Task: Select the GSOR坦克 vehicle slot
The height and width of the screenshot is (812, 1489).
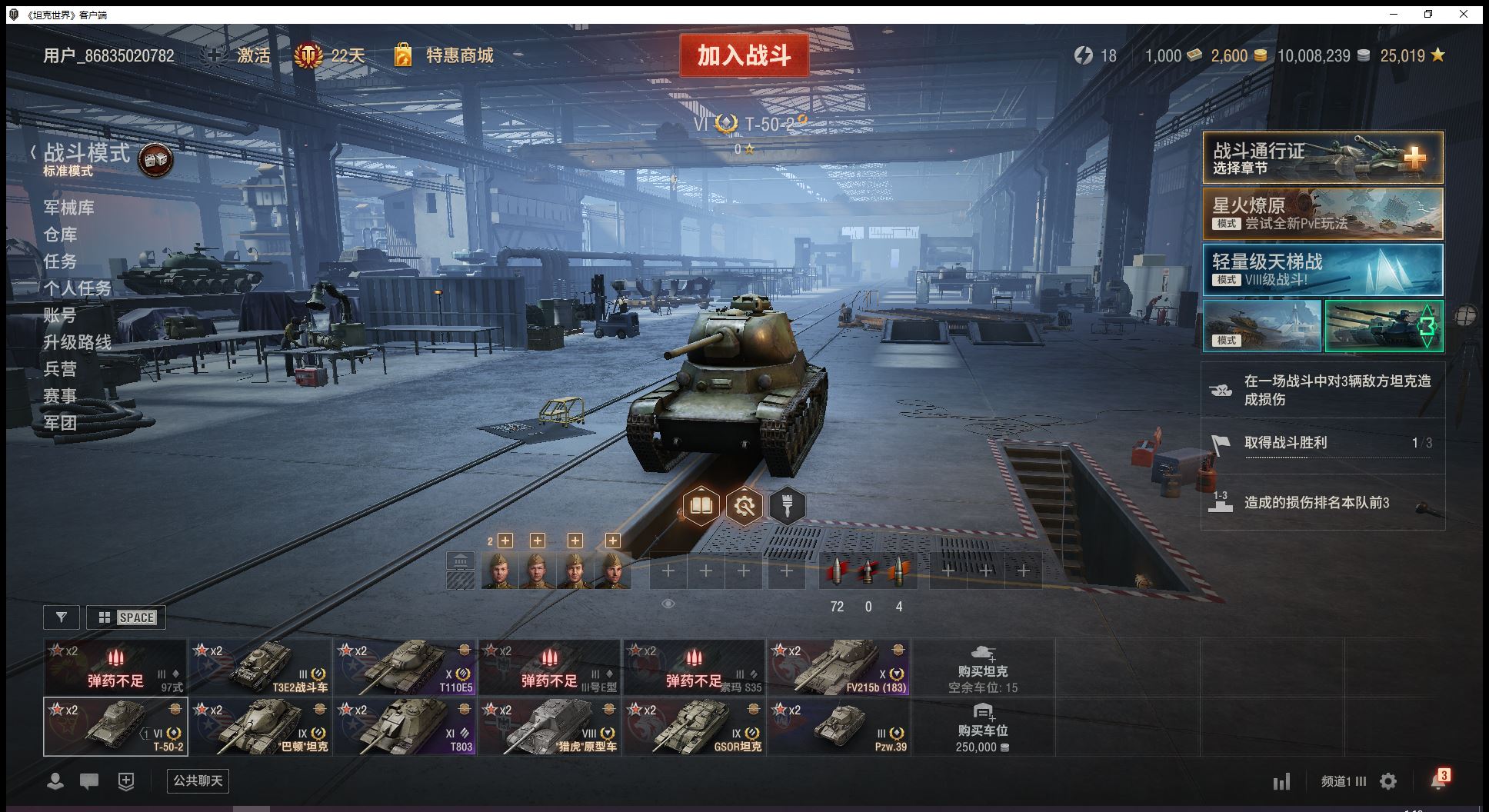Action: click(x=694, y=726)
